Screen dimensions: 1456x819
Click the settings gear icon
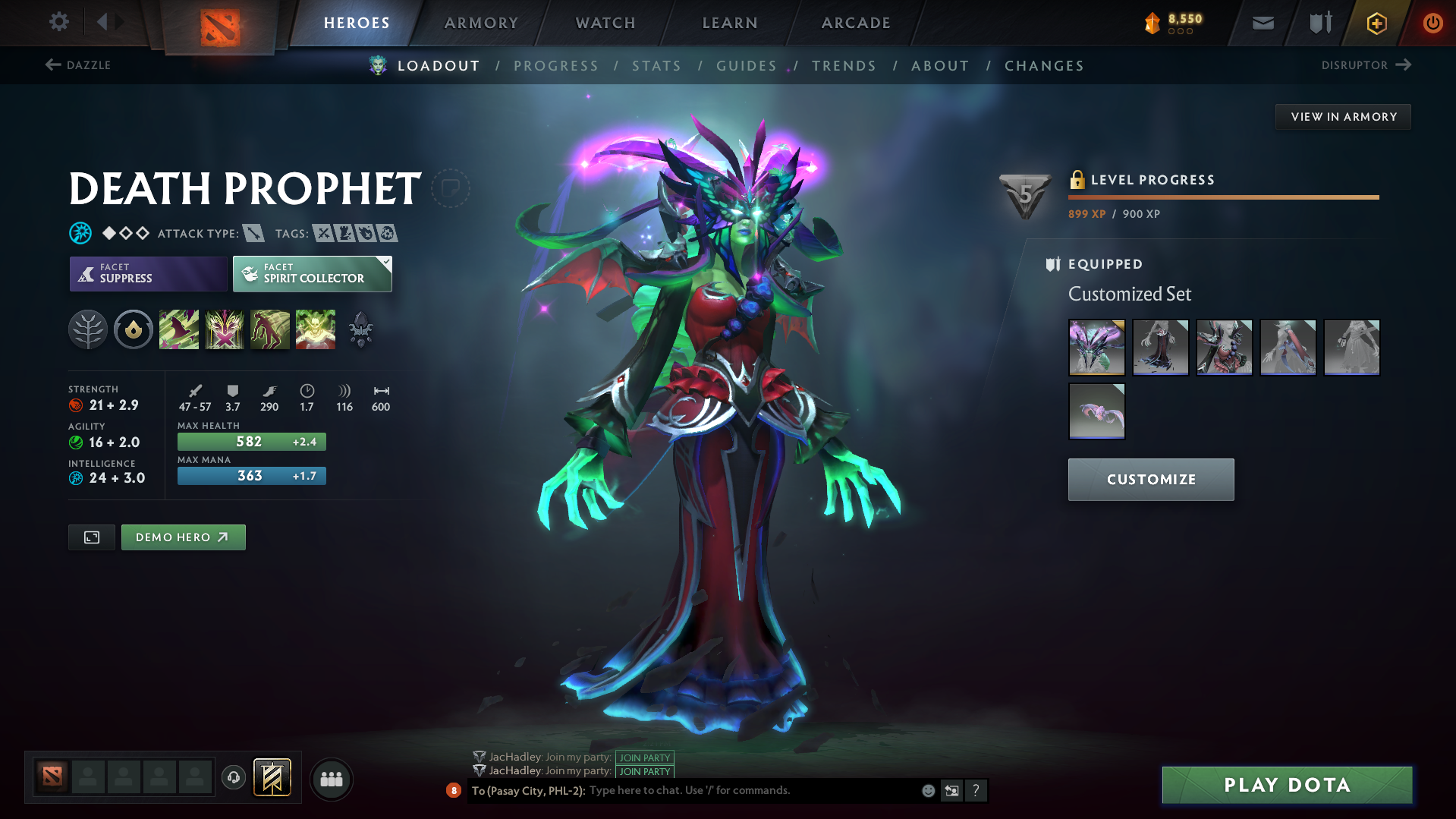tap(58, 22)
